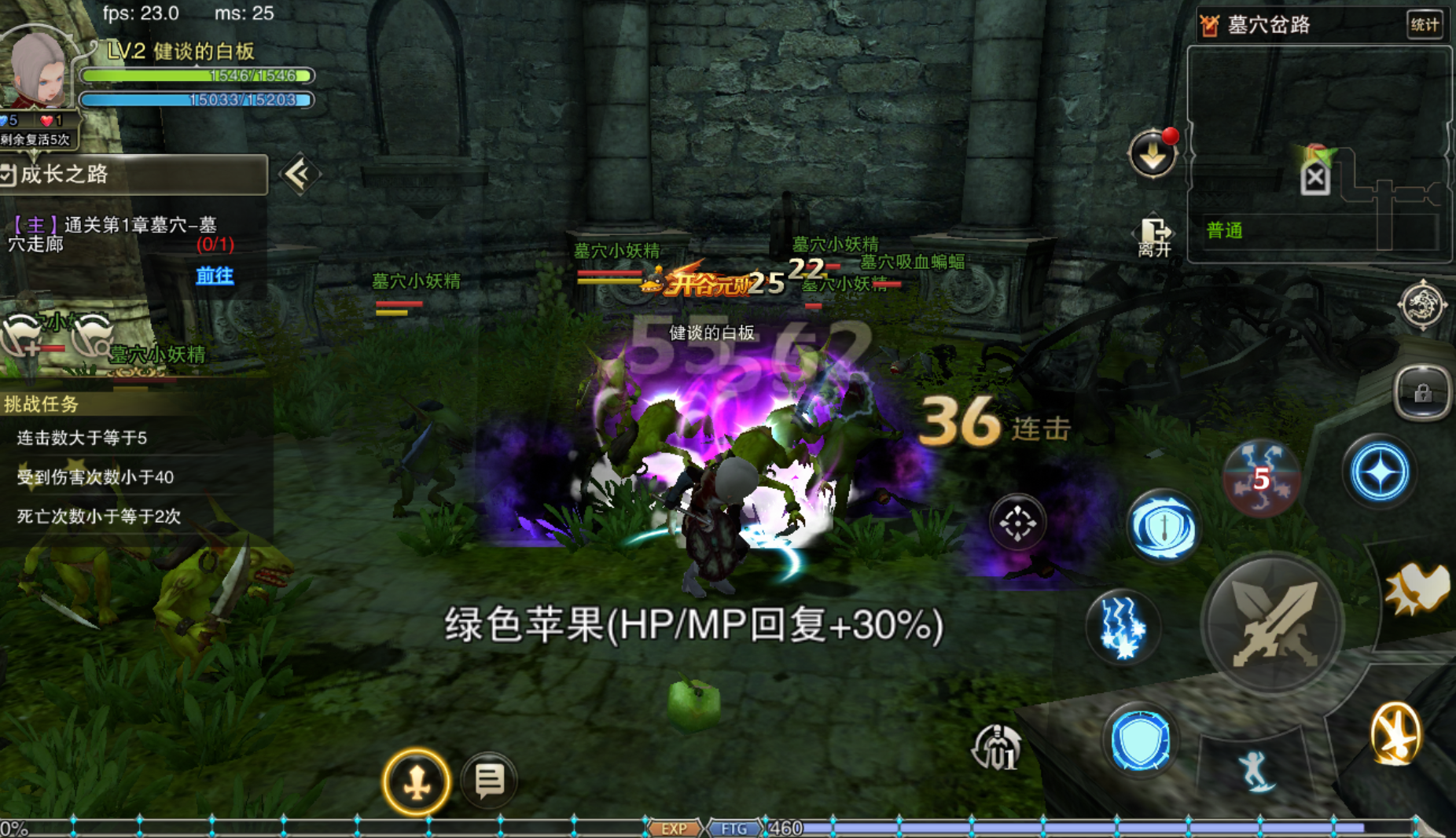Viewport: 1456px width, 838px height.
Task: Leave the dungeon via 离开 button
Action: [1154, 237]
